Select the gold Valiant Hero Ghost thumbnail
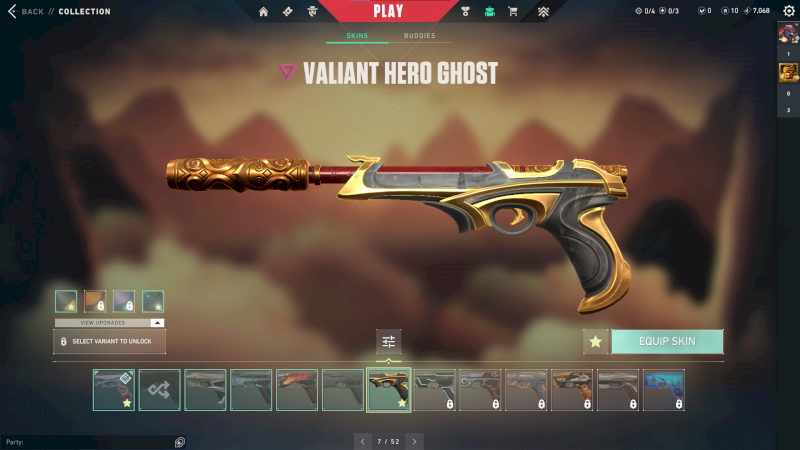 389,390
